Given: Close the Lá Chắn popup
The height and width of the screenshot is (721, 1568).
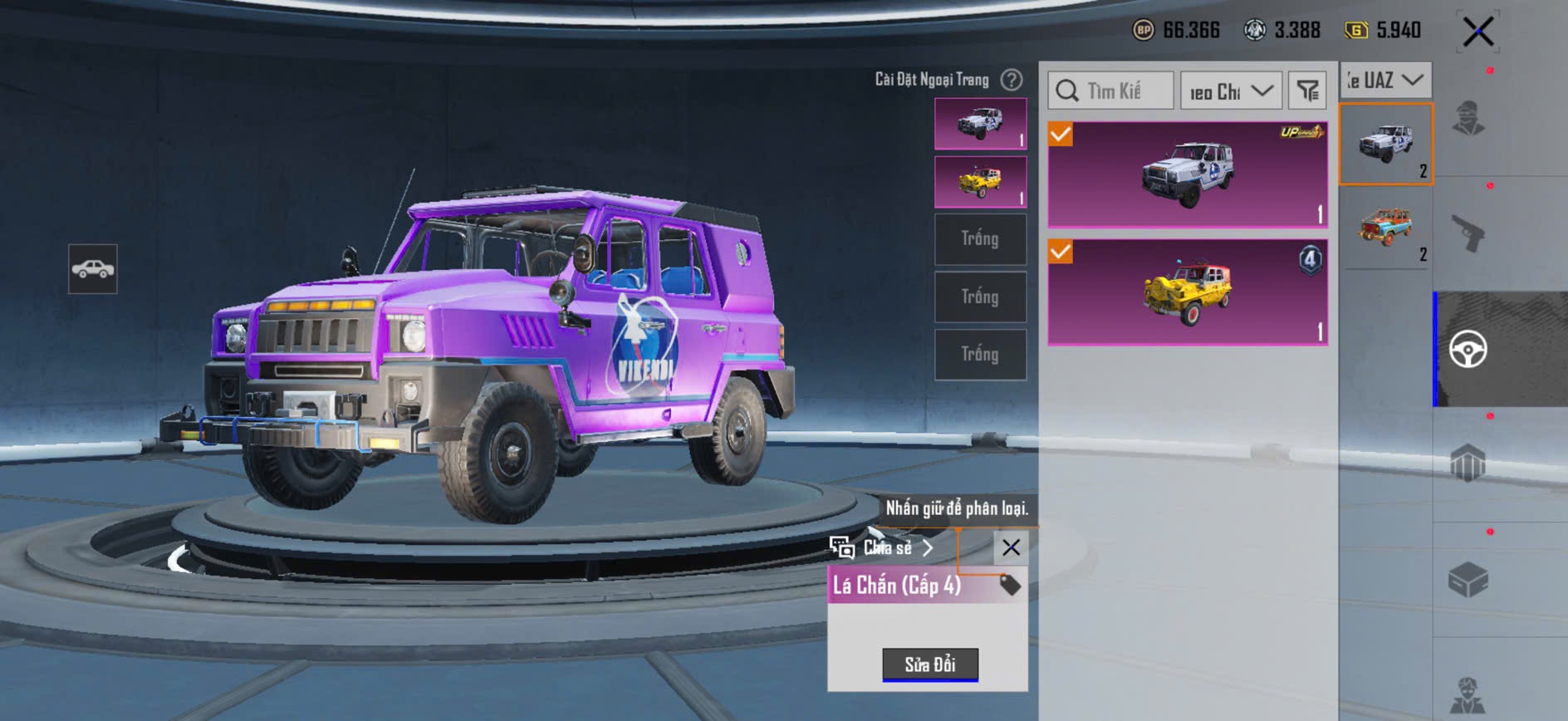Looking at the screenshot, I should (1011, 547).
